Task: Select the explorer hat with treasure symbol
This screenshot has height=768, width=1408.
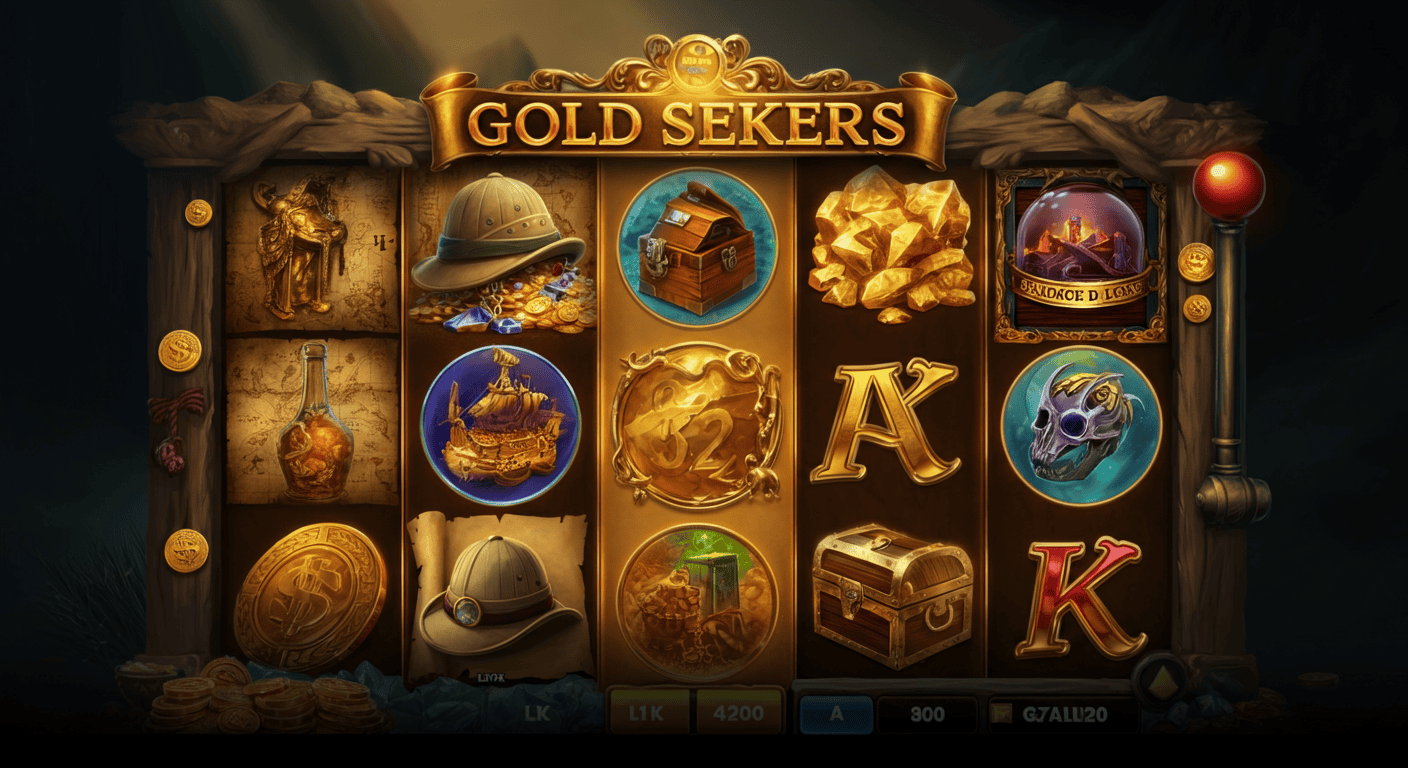Action: 502,250
